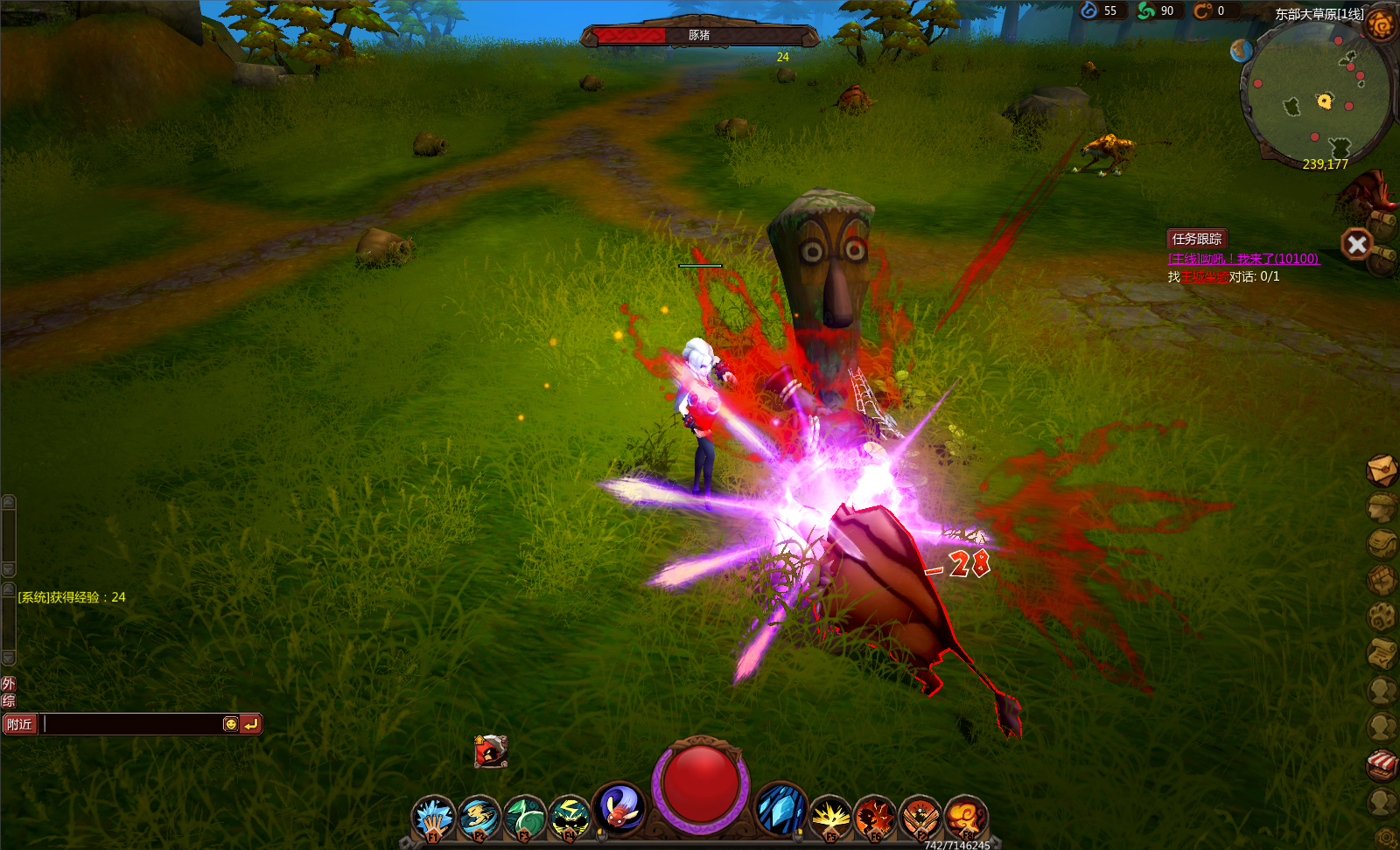Click the hooded figure buff icon
The height and width of the screenshot is (850, 1400).
tap(491, 750)
